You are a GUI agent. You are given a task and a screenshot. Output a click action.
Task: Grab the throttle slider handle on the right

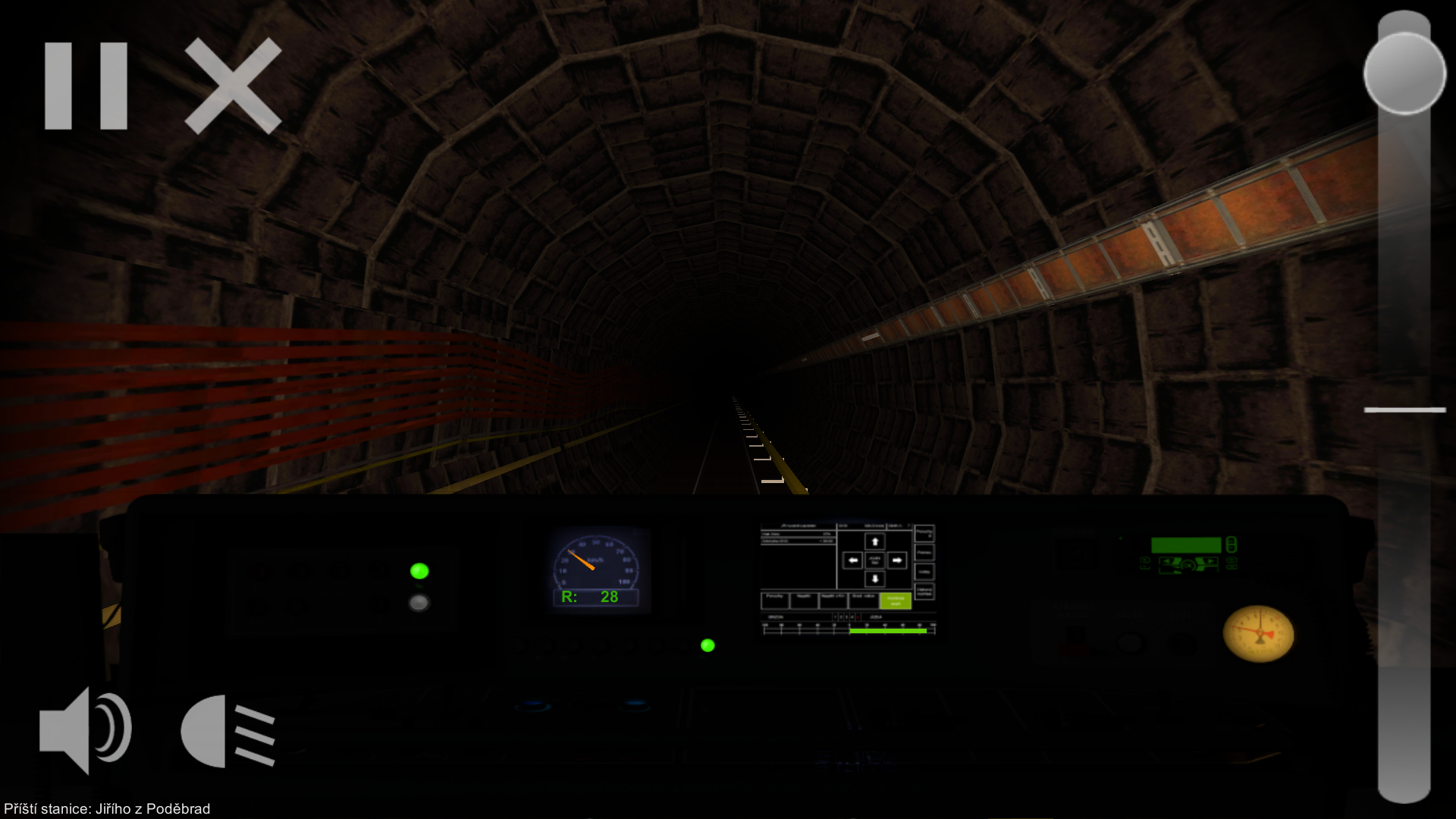pos(1404,74)
